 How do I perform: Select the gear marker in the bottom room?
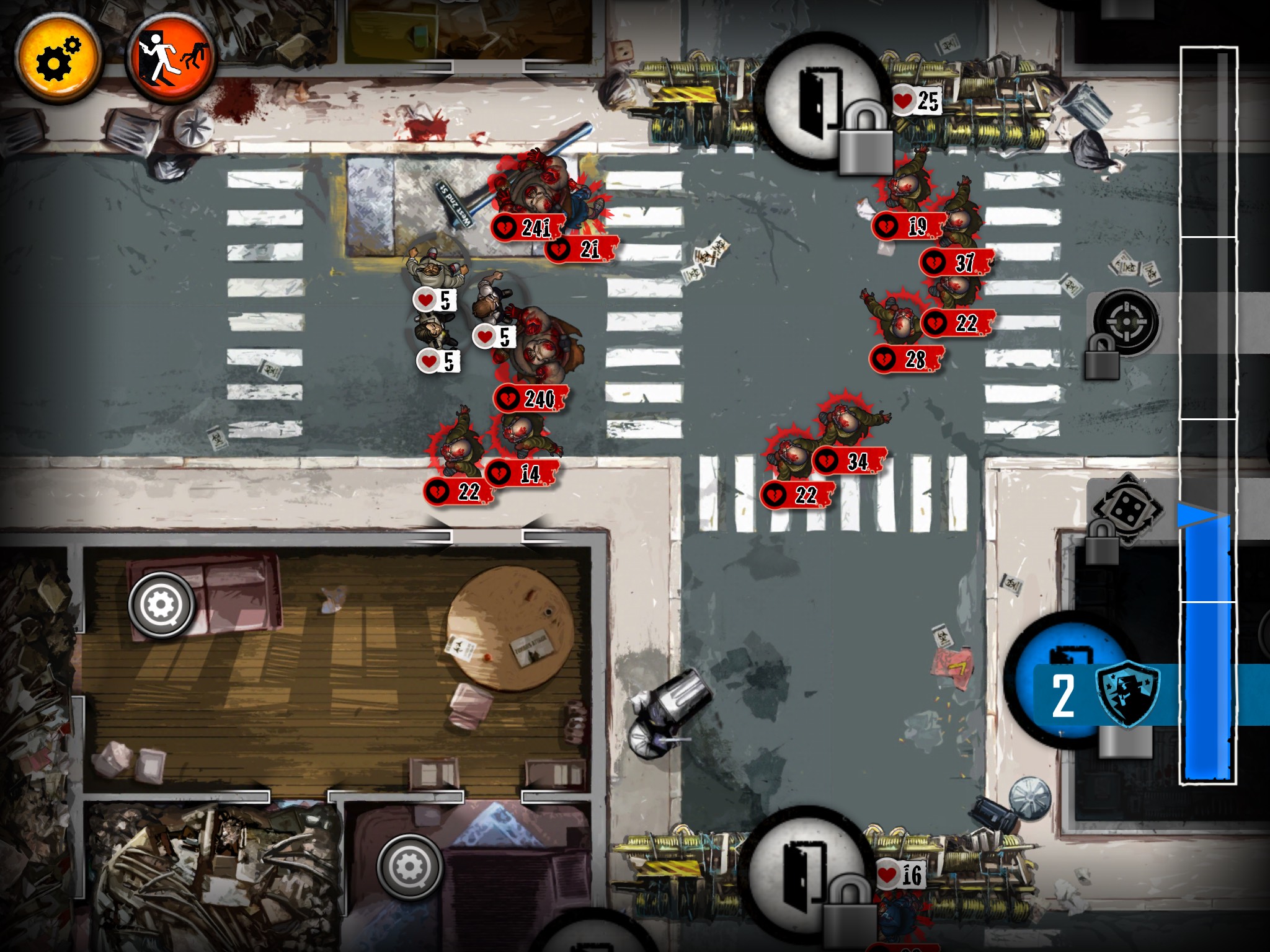coord(409,867)
